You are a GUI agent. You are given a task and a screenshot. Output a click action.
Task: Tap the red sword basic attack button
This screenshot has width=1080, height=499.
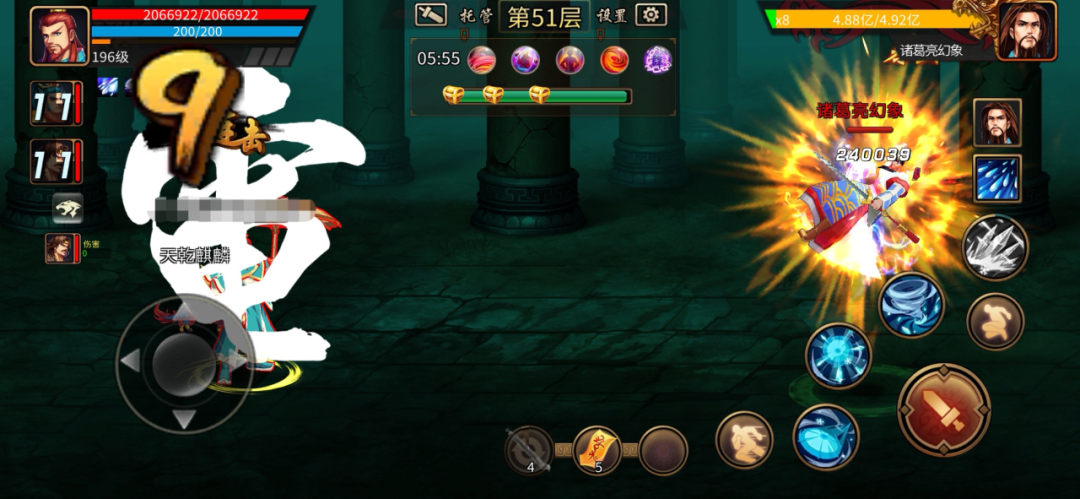943,410
